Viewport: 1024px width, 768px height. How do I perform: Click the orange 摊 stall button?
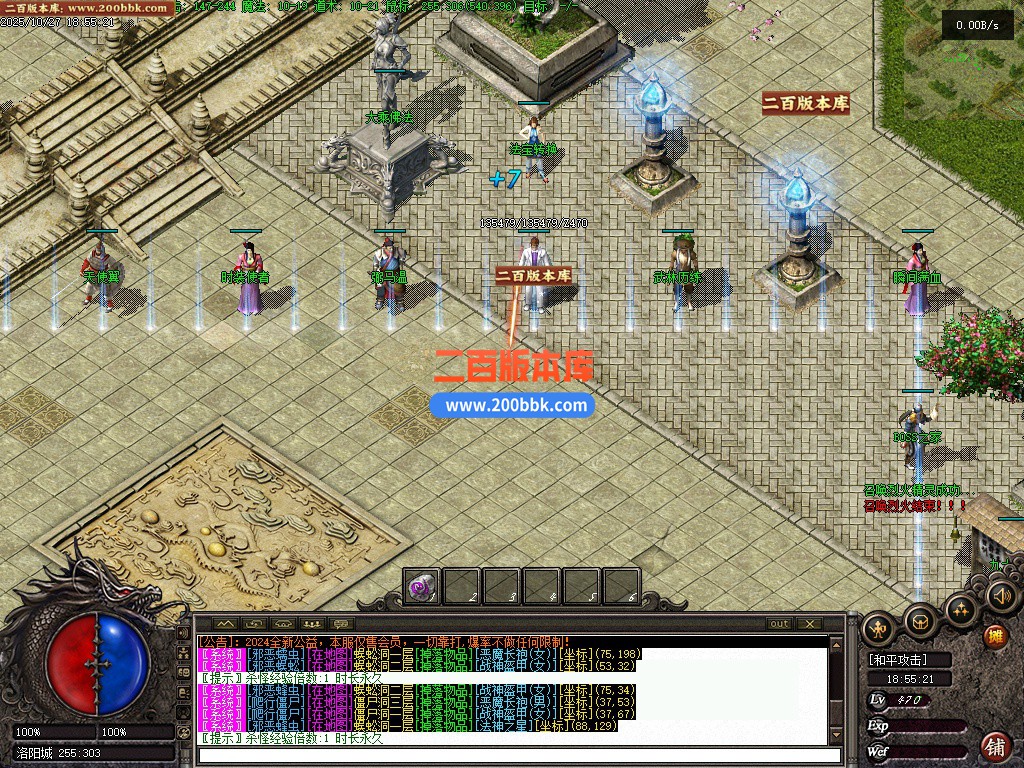tap(995, 636)
